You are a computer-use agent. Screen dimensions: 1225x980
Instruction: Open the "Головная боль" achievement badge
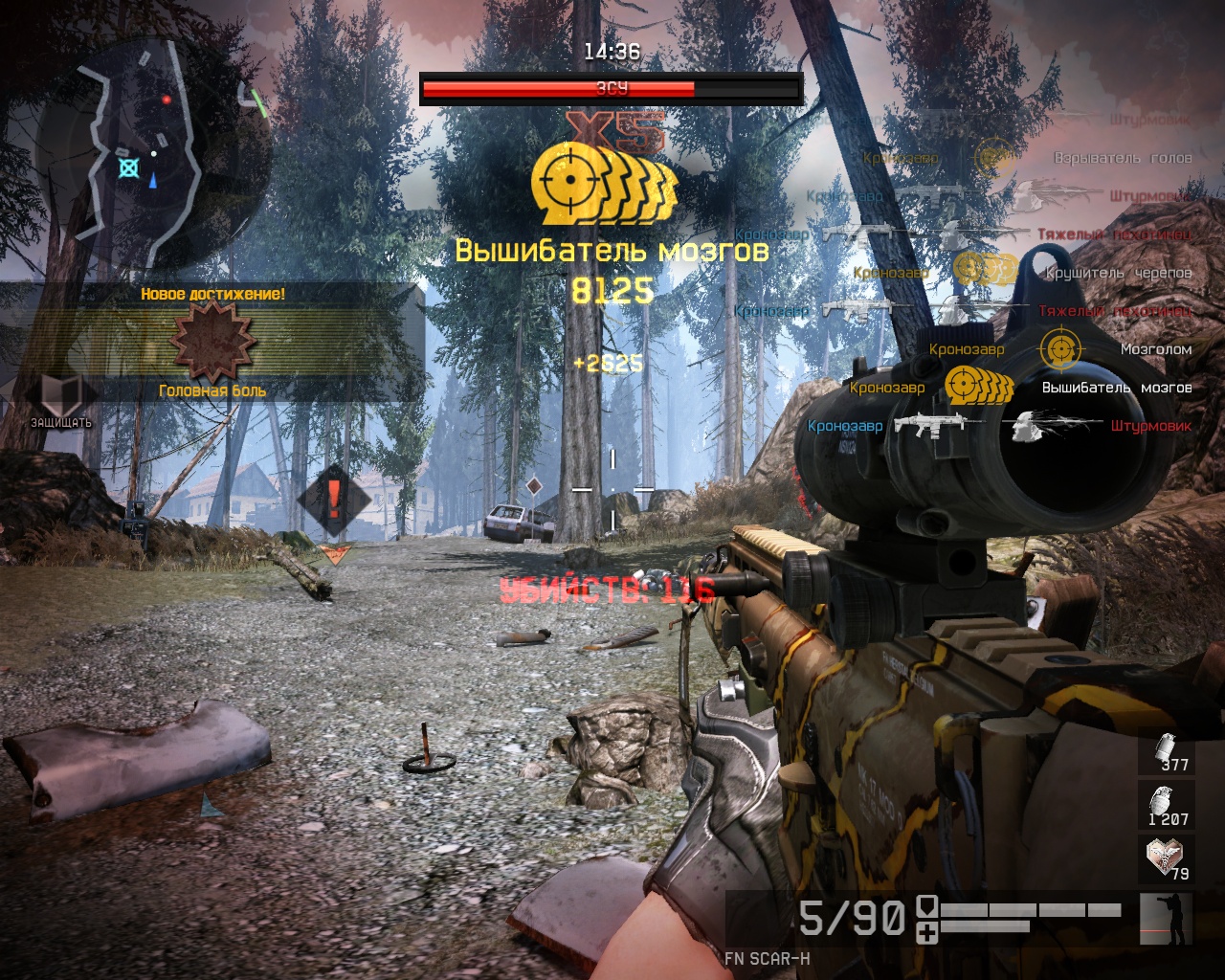tap(212, 342)
